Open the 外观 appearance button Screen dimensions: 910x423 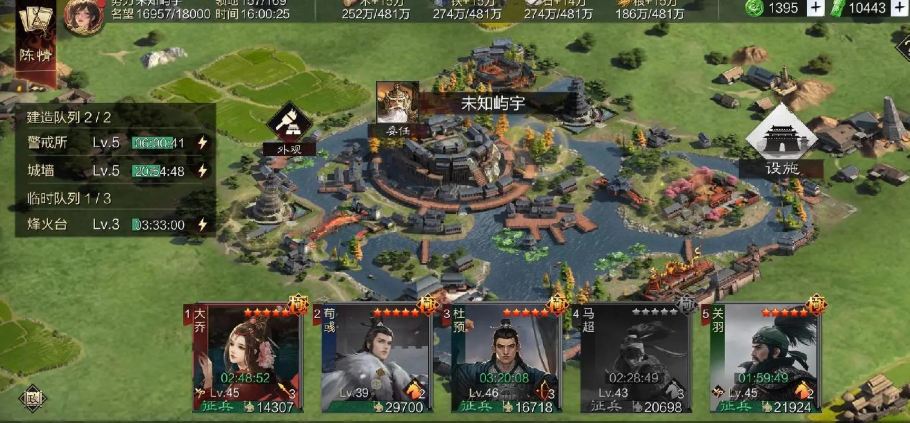point(289,129)
